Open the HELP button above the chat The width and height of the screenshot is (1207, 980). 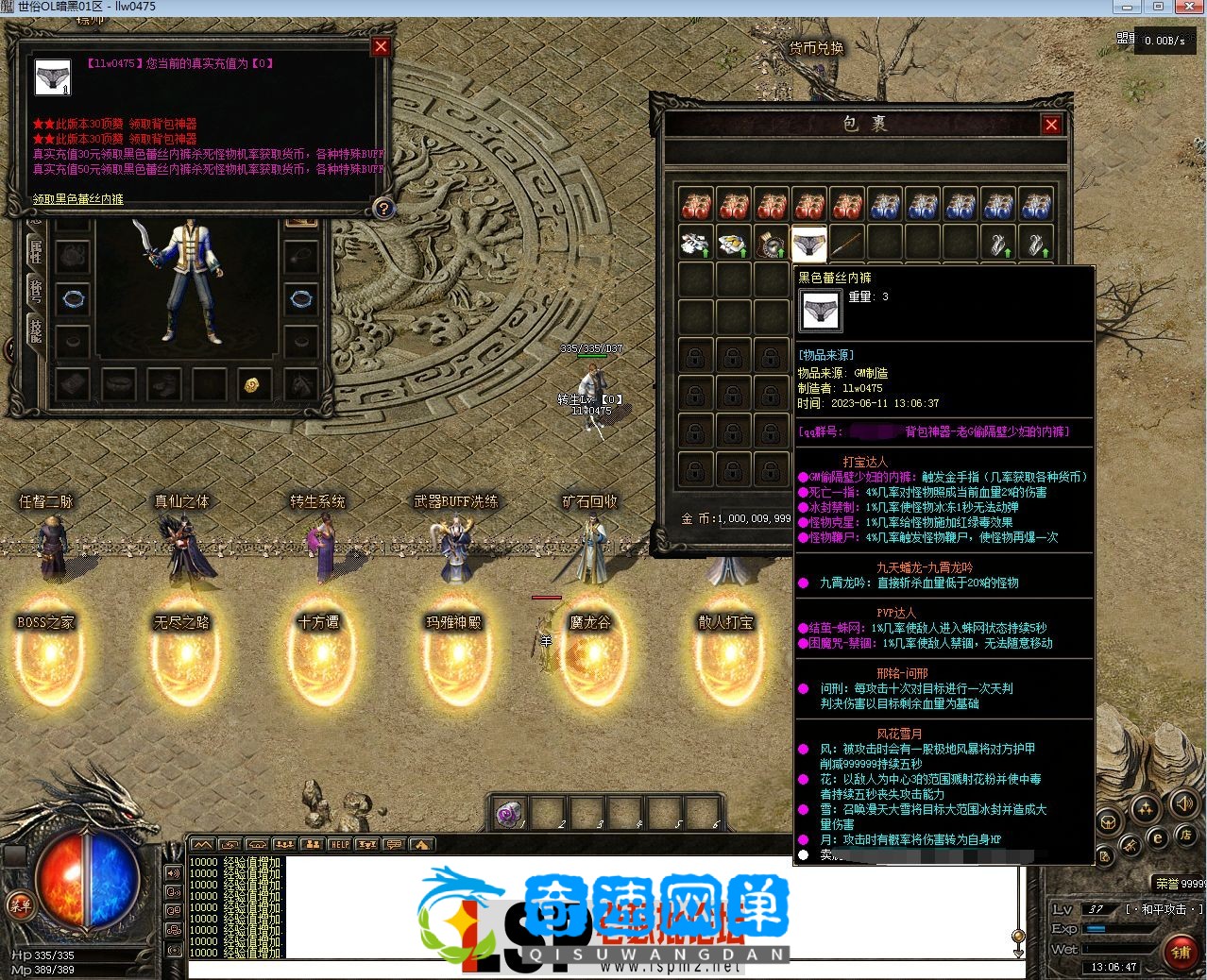pyautogui.click(x=339, y=844)
